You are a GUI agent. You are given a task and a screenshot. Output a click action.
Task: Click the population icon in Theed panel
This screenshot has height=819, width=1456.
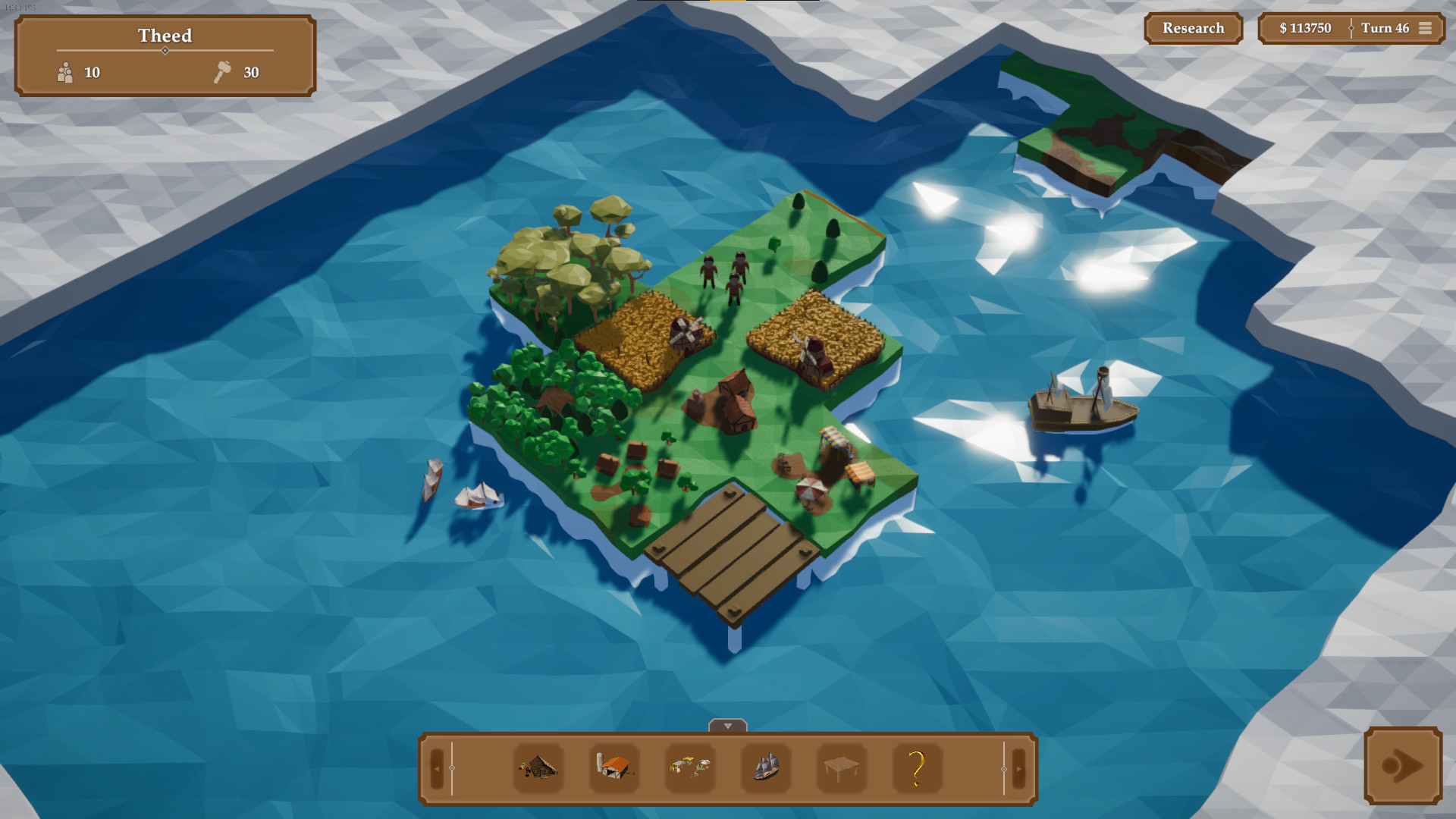(x=67, y=73)
